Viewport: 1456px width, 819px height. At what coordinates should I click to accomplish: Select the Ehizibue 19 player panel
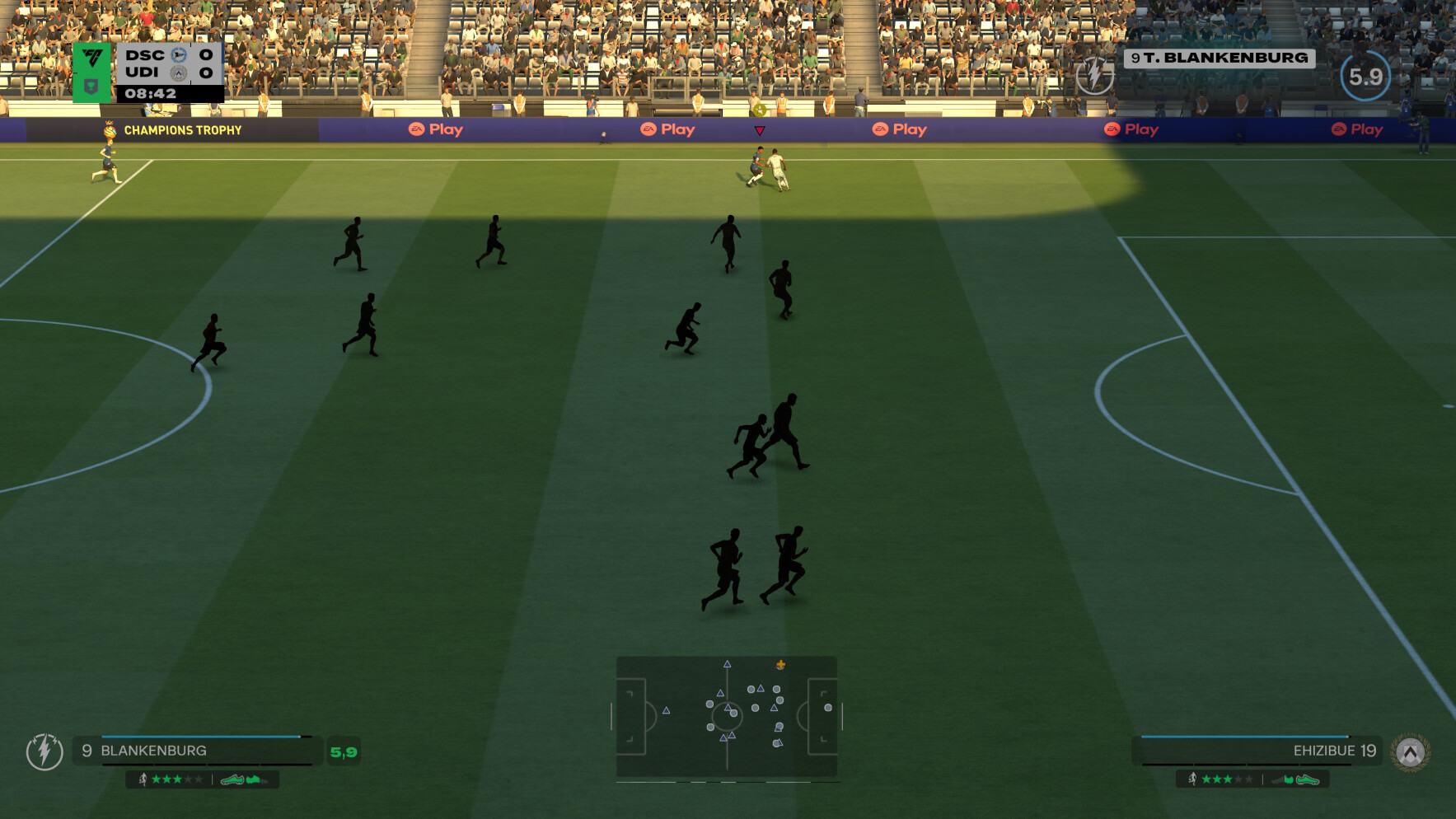[1257, 751]
